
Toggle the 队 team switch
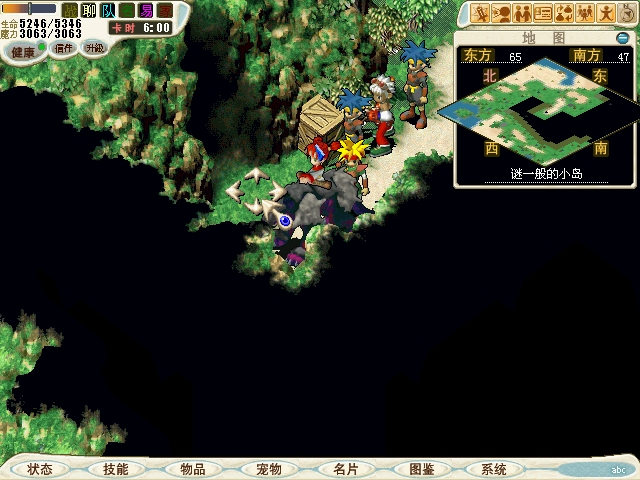(108, 10)
